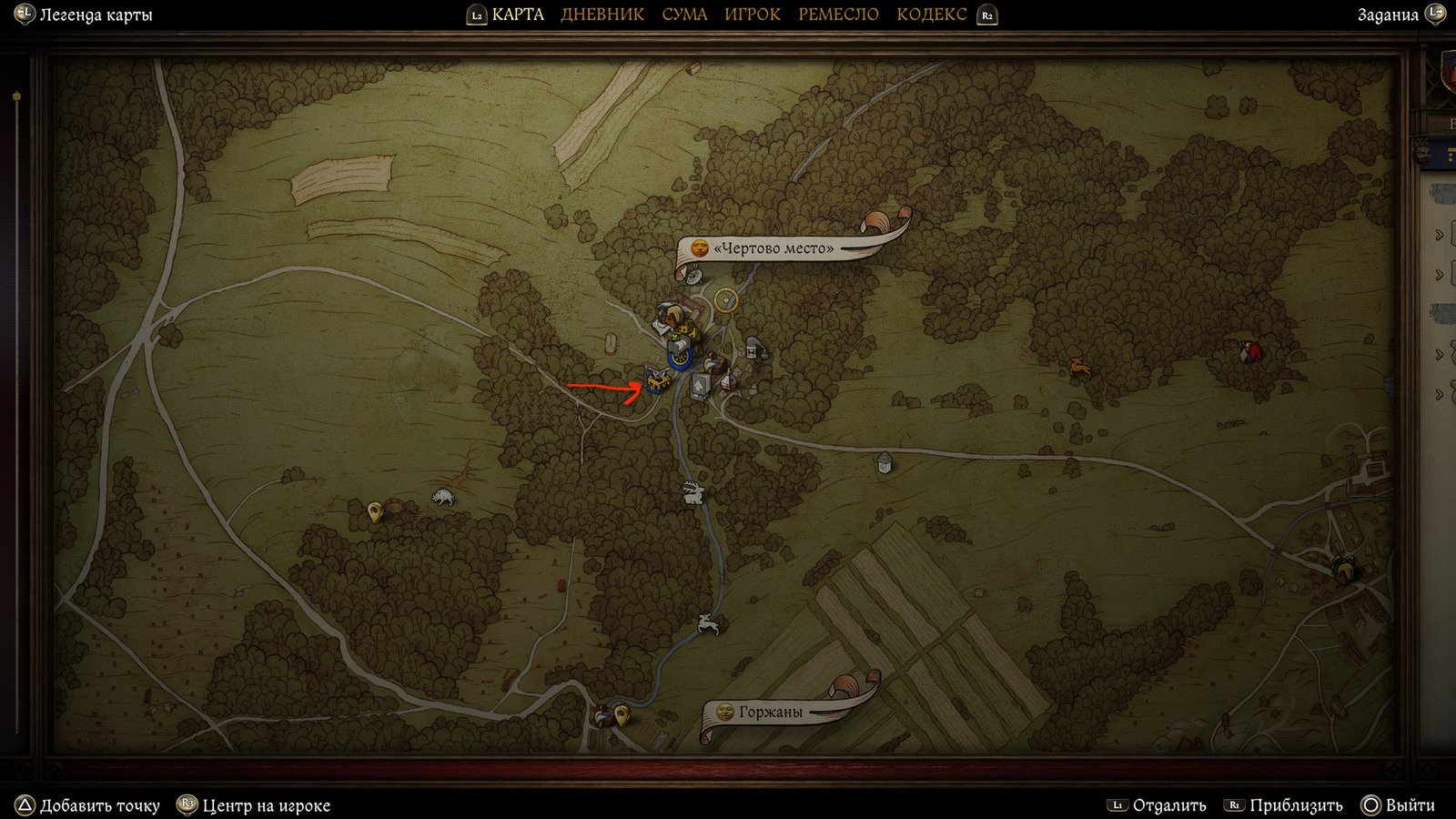Image resolution: width=1456 pixels, height=819 pixels.
Task: Click the blue wheel fast-travel marker
Action: [680, 358]
